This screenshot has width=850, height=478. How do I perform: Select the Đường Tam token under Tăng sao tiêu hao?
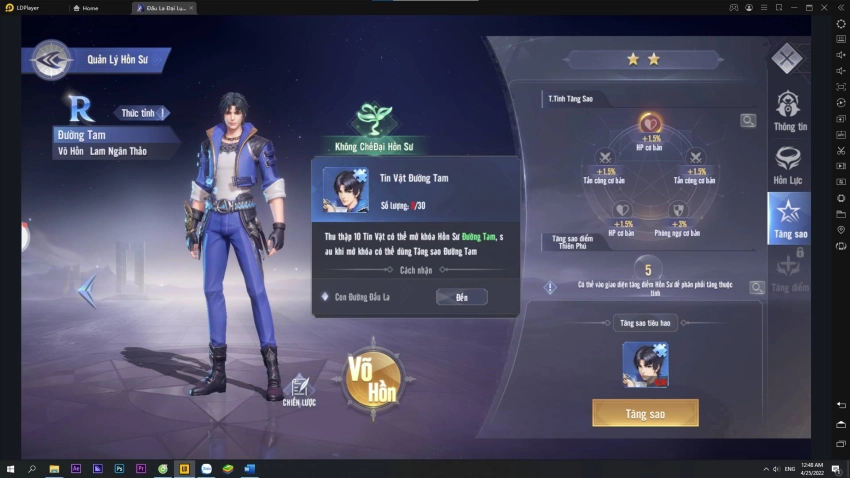tap(645, 364)
